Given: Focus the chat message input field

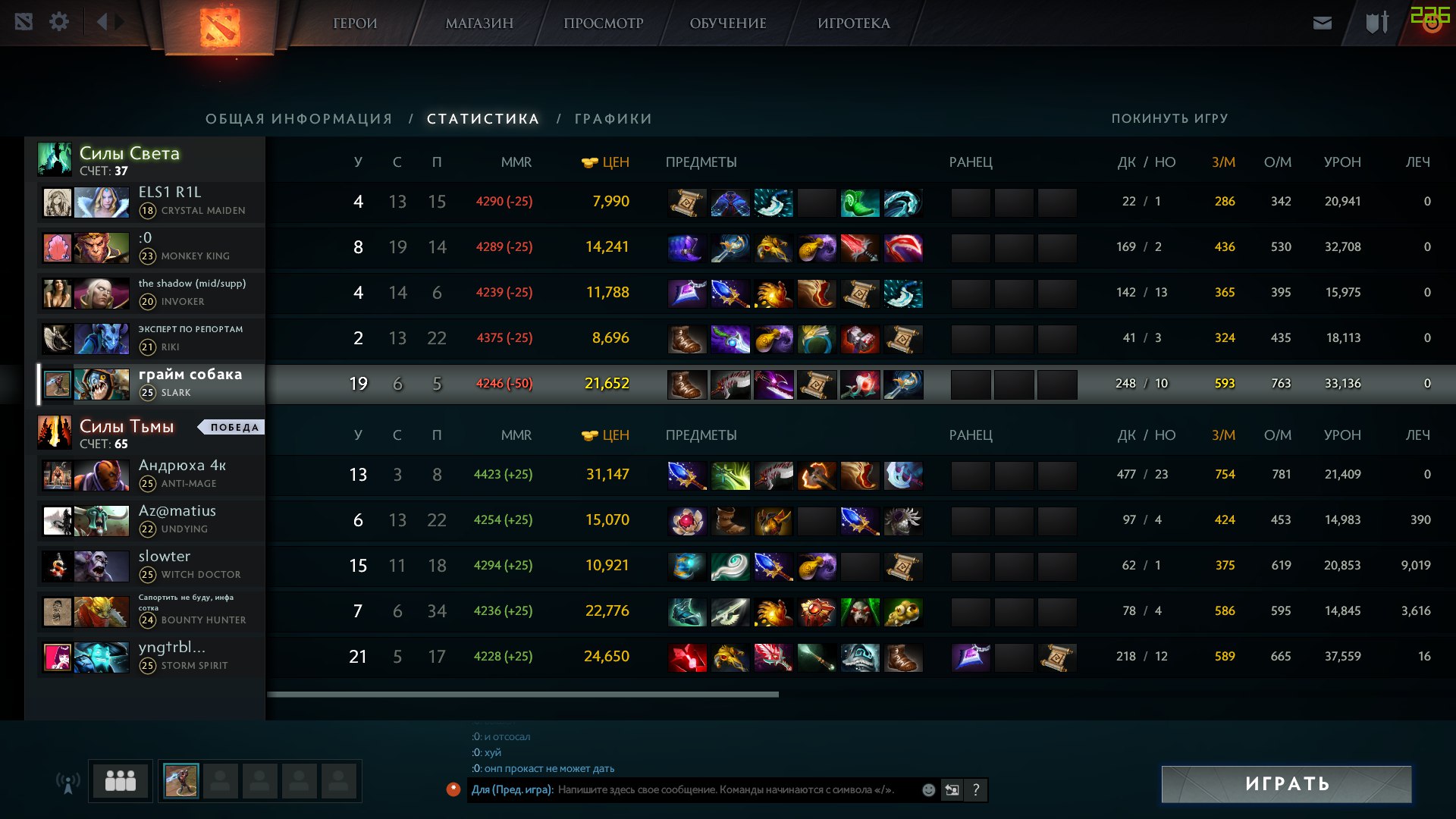Looking at the screenshot, I should (x=728, y=790).
